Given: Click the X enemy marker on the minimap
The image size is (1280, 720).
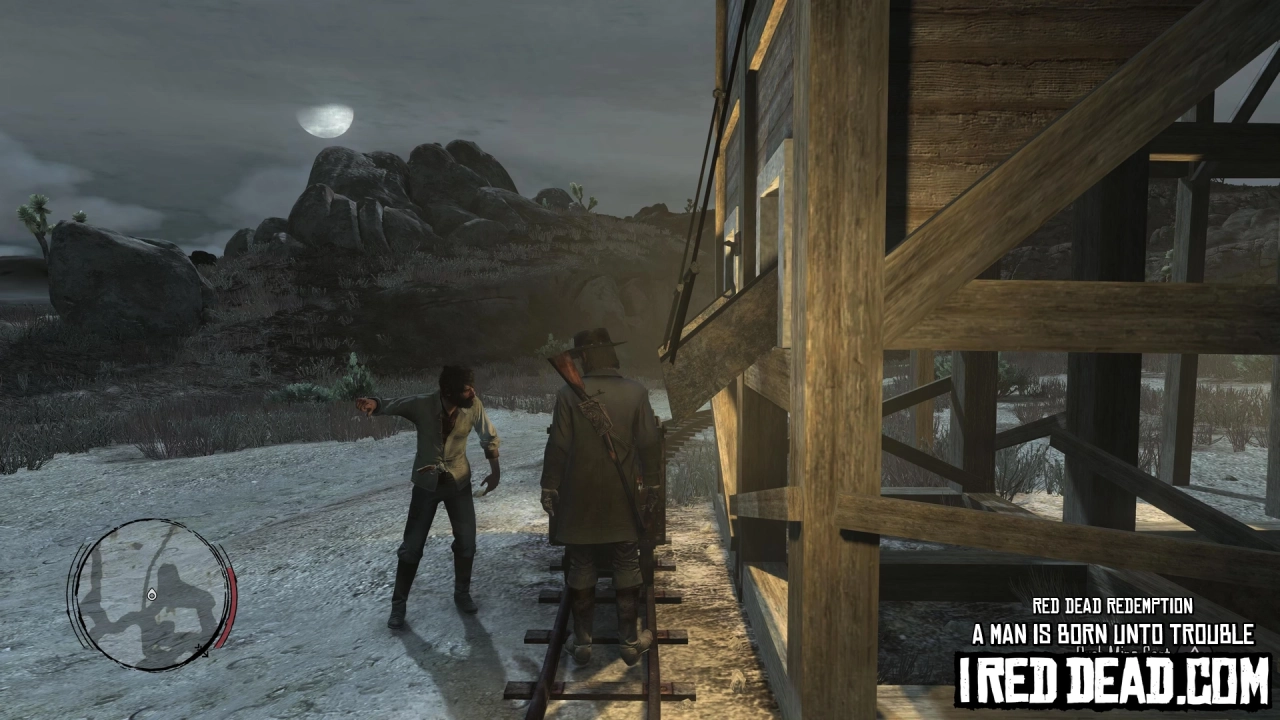Looking at the screenshot, I should click(x=199, y=647).
